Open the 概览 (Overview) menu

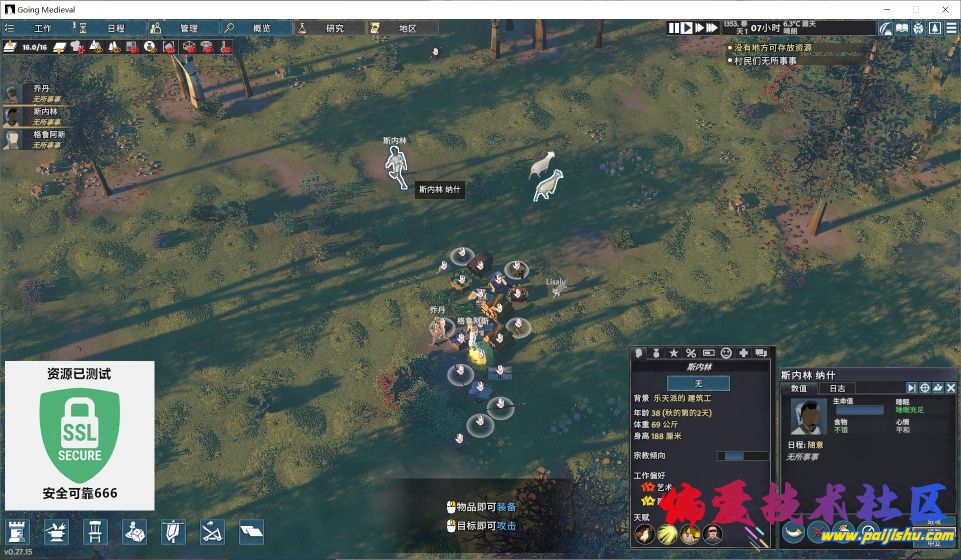[x=254, y=28]
